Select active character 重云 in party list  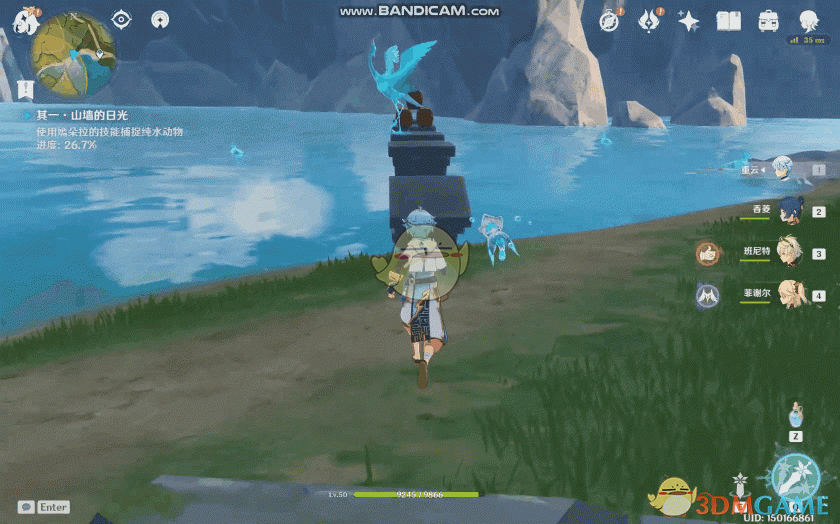tap(786, 169)
